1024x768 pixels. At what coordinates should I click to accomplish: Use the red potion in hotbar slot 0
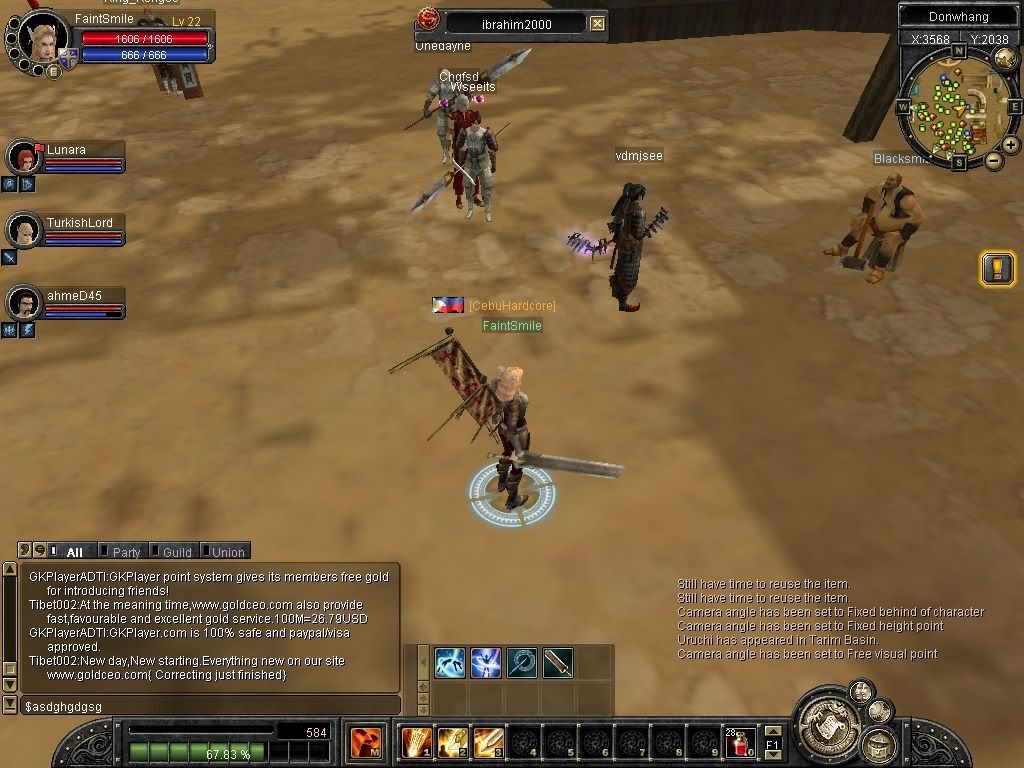pos(740,743)
